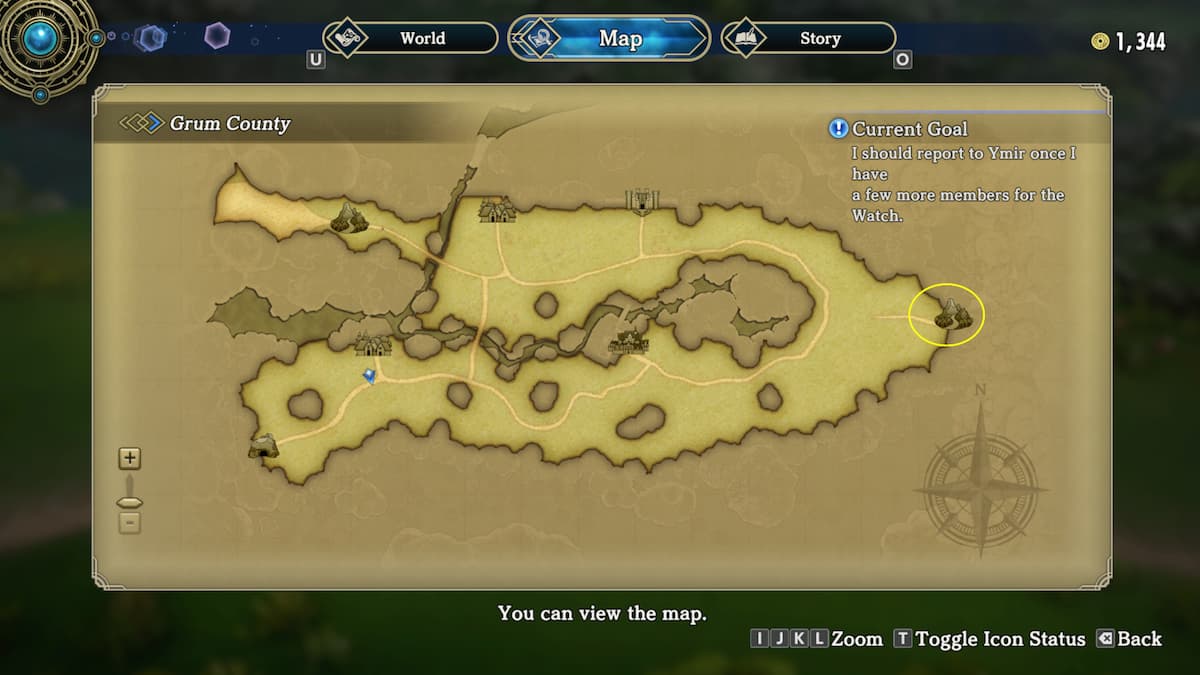
Task: Choose the cave entrance map marker
Action: click(263, 446)
